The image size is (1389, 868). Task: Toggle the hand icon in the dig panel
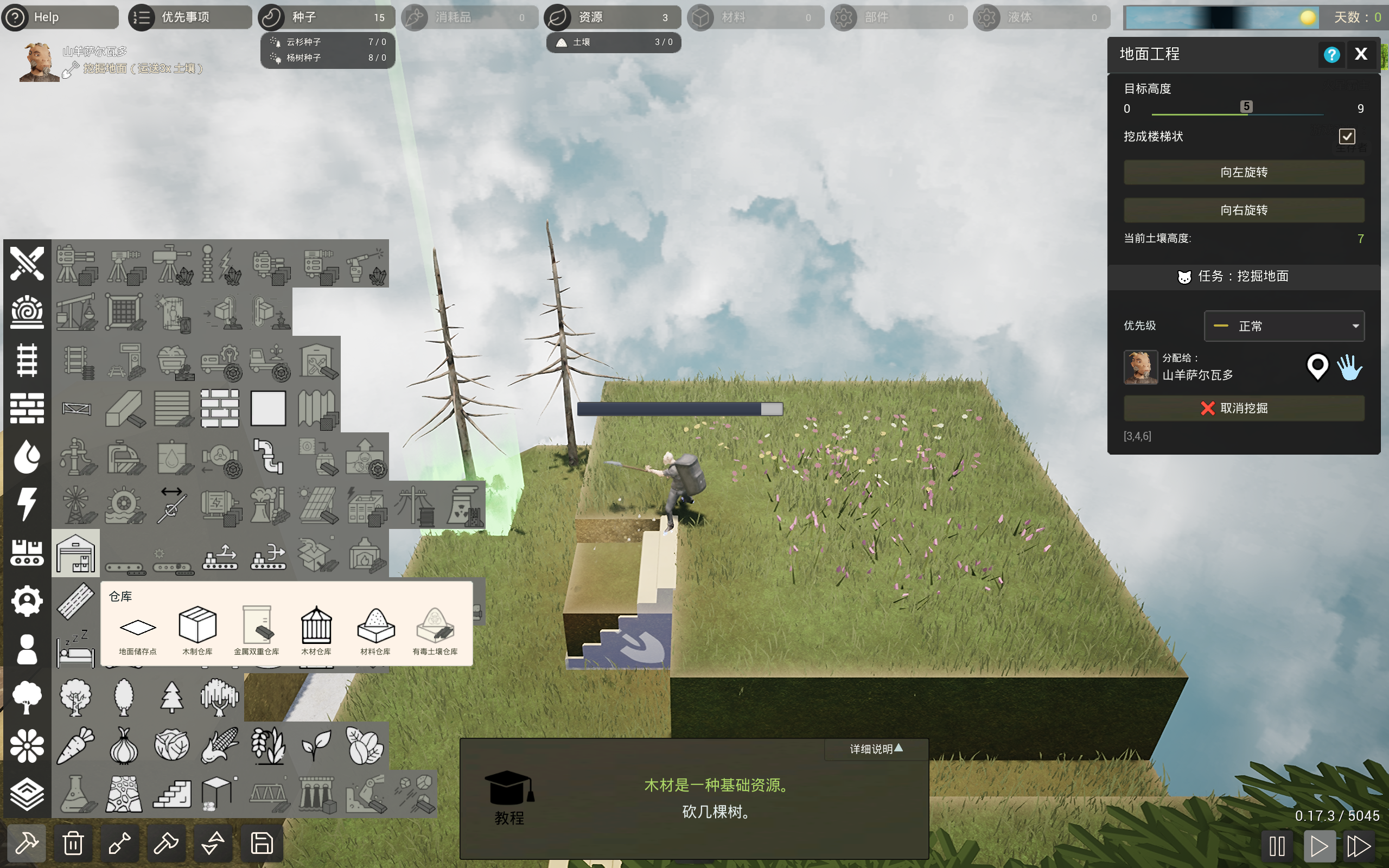[x=1350, y=368]
